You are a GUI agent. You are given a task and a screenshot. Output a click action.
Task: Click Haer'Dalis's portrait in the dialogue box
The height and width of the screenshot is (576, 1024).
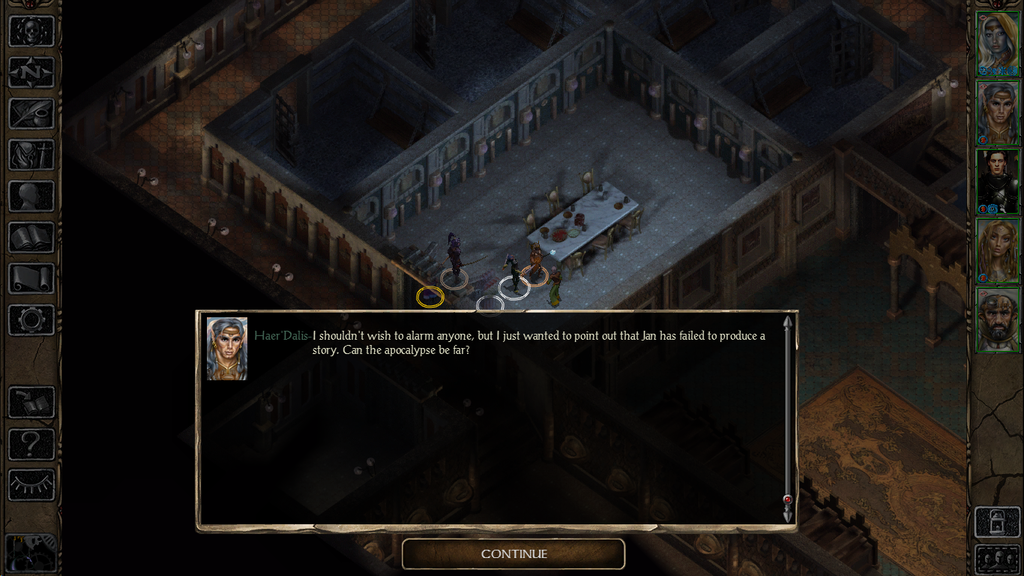coord(227,348)
